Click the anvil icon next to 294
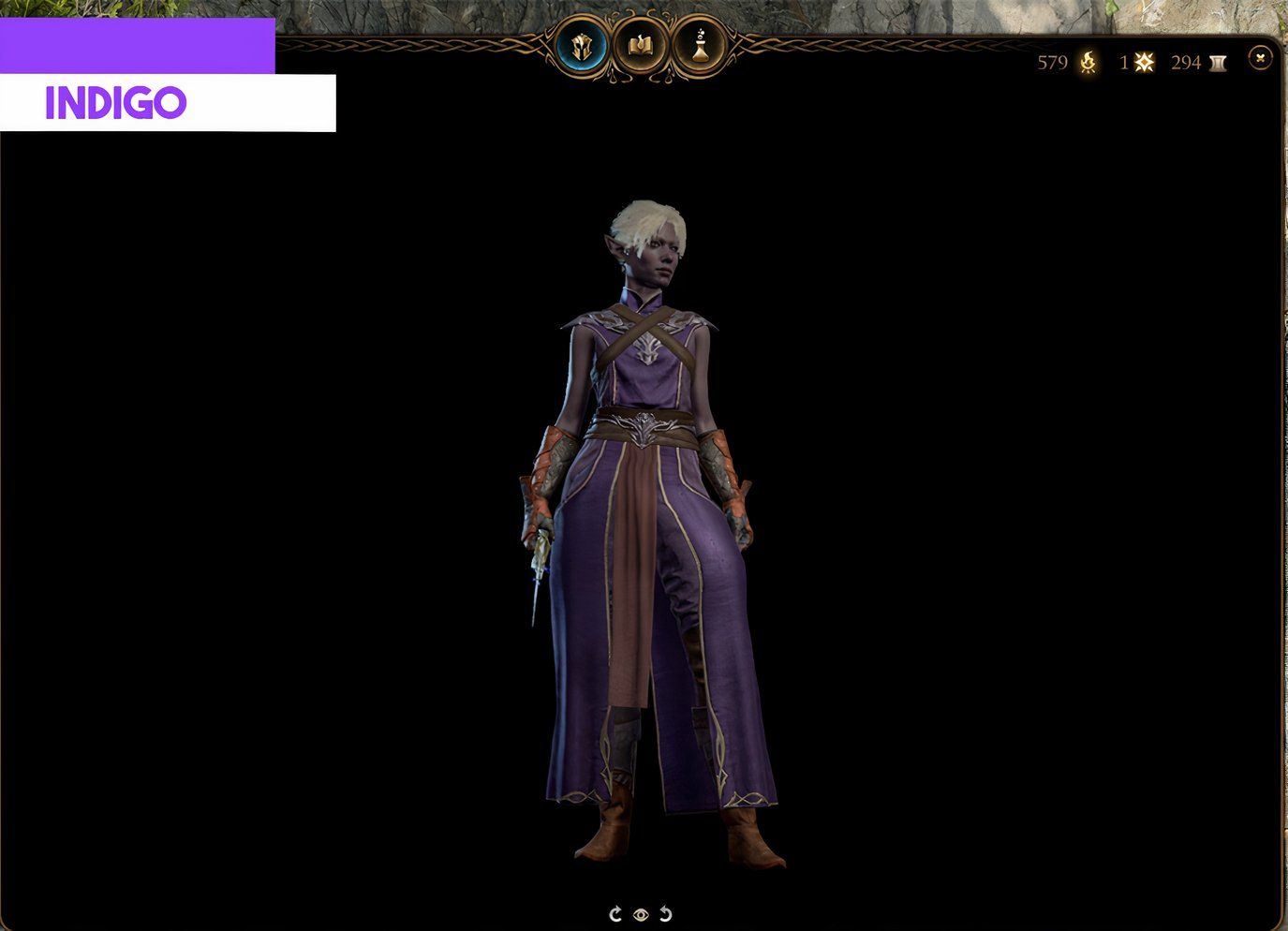 1219,63
